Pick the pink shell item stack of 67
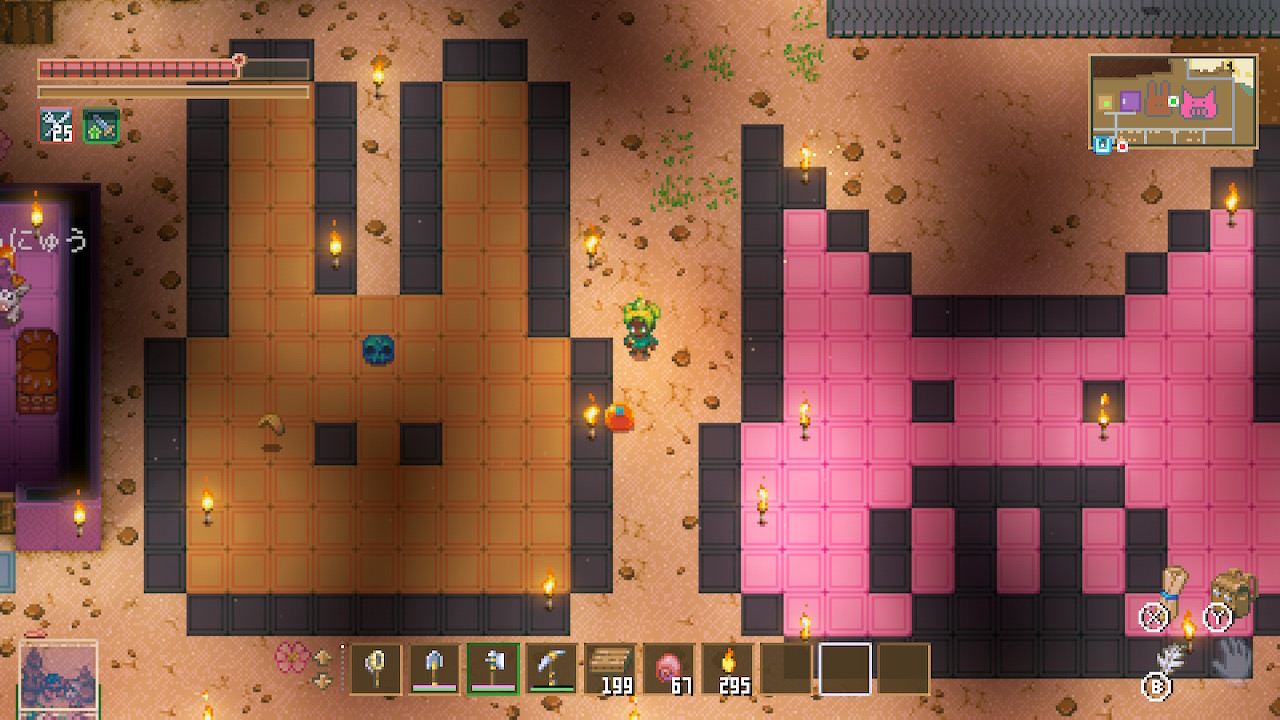Viewport: 1280px width, 720px height. tap(669, 668)
